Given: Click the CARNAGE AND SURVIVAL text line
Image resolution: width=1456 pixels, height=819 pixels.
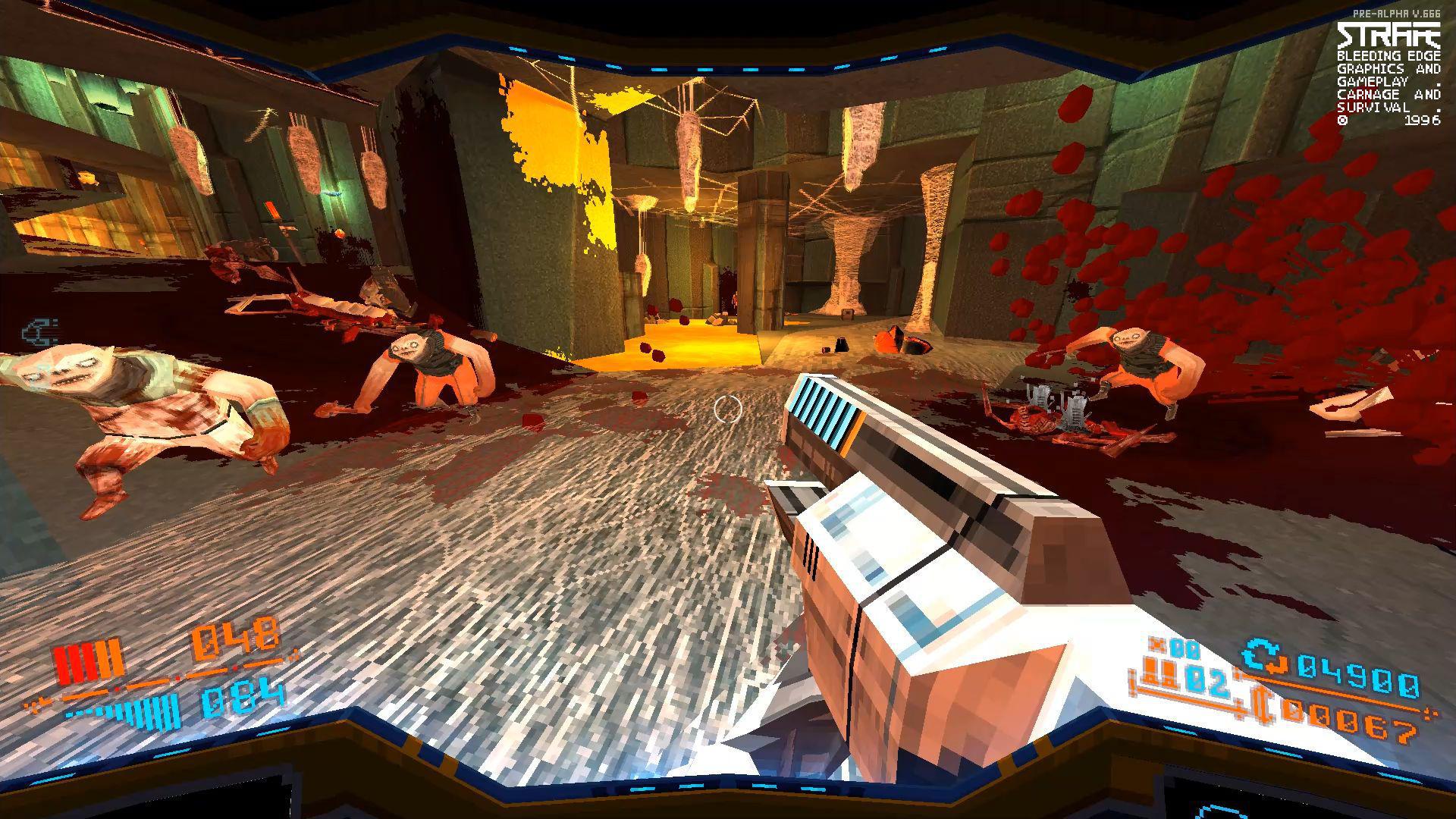Looking at the screenshot, I should 1388,99.
